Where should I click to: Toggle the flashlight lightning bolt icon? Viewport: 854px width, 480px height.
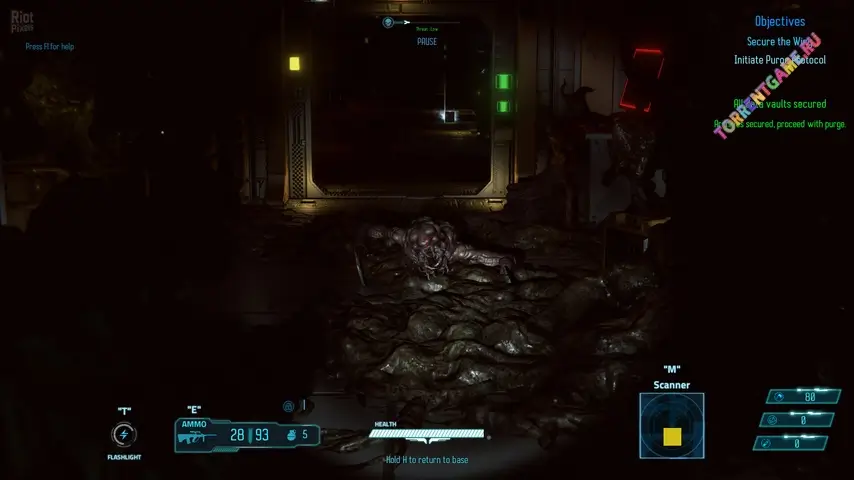pyautogui.click(x=124, y=435)
